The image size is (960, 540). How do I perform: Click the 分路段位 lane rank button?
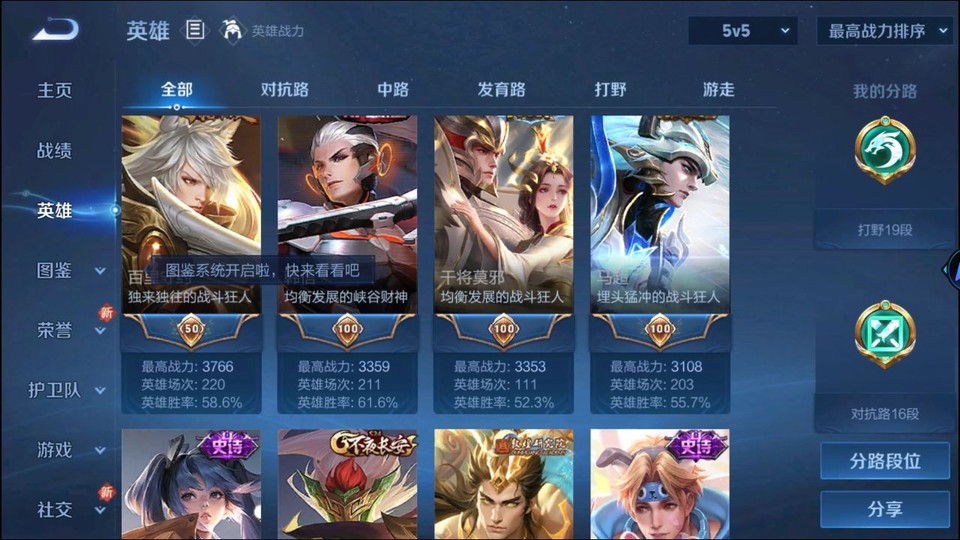point(885,462)
